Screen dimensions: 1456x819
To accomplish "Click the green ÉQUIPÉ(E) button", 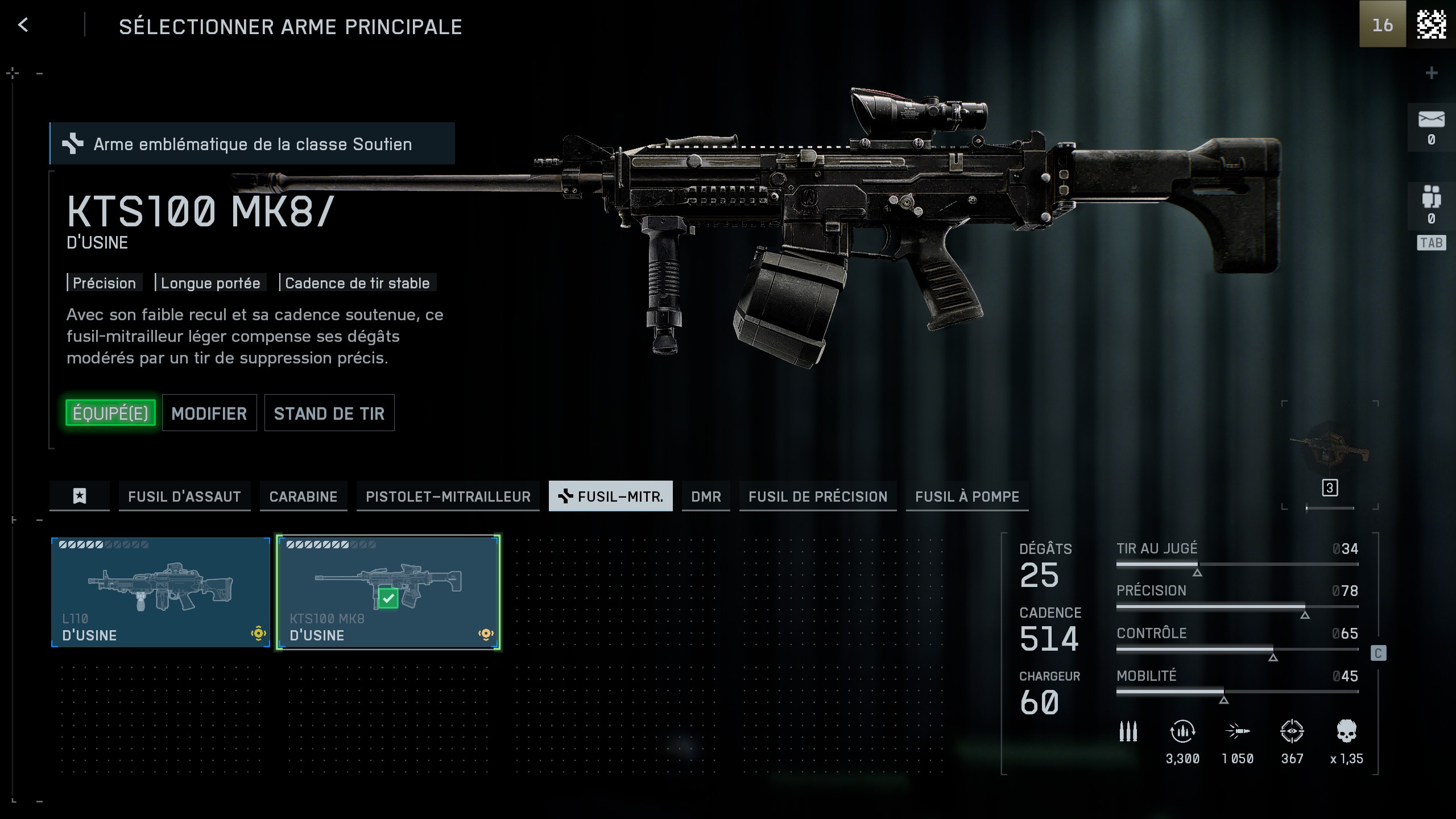I will [x=110, y=413].
